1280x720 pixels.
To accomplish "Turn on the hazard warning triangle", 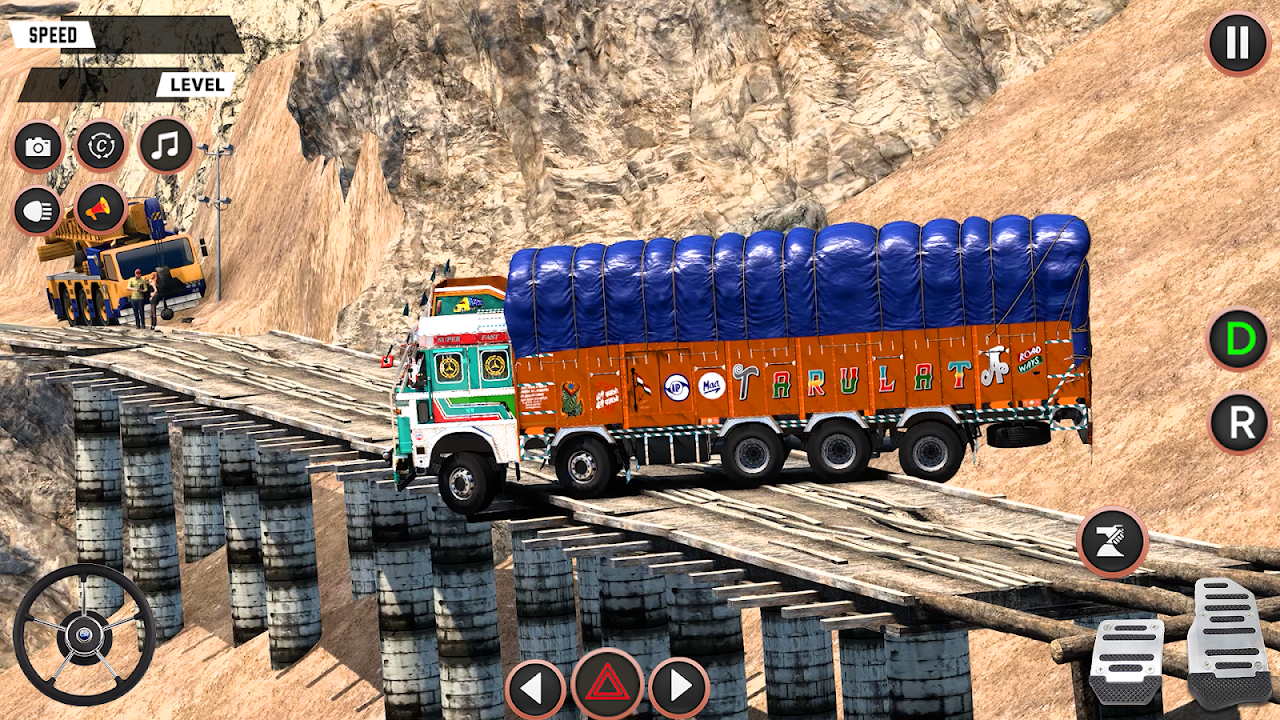I will [607, 685].
